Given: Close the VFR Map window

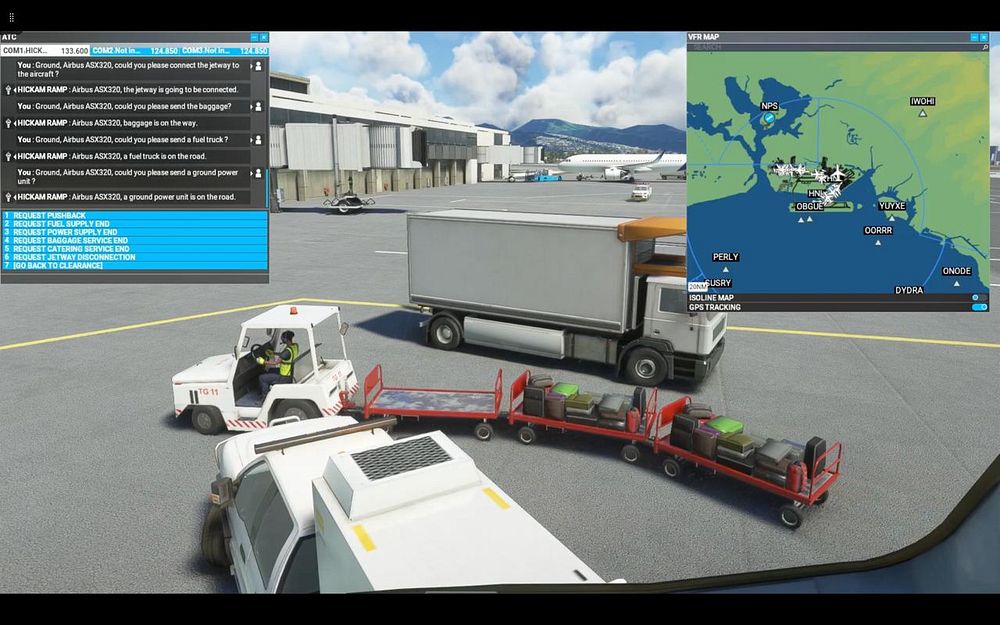Looking at the screenshot, I should point(984,37).
